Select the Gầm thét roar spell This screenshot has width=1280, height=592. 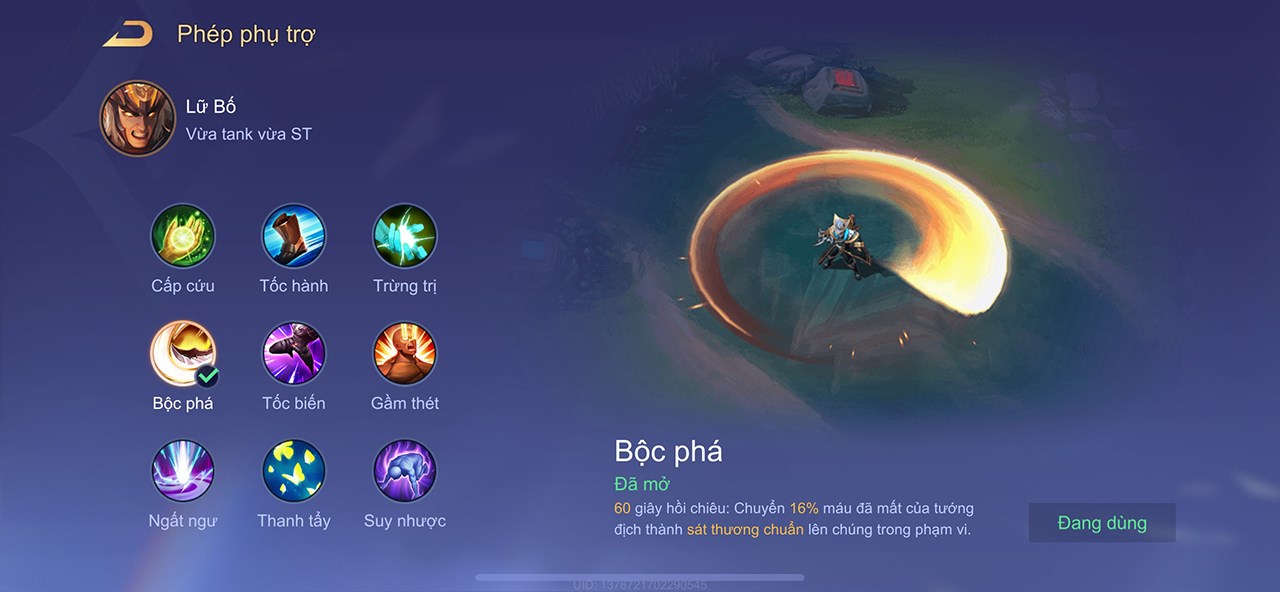click(x=405, y=354)
